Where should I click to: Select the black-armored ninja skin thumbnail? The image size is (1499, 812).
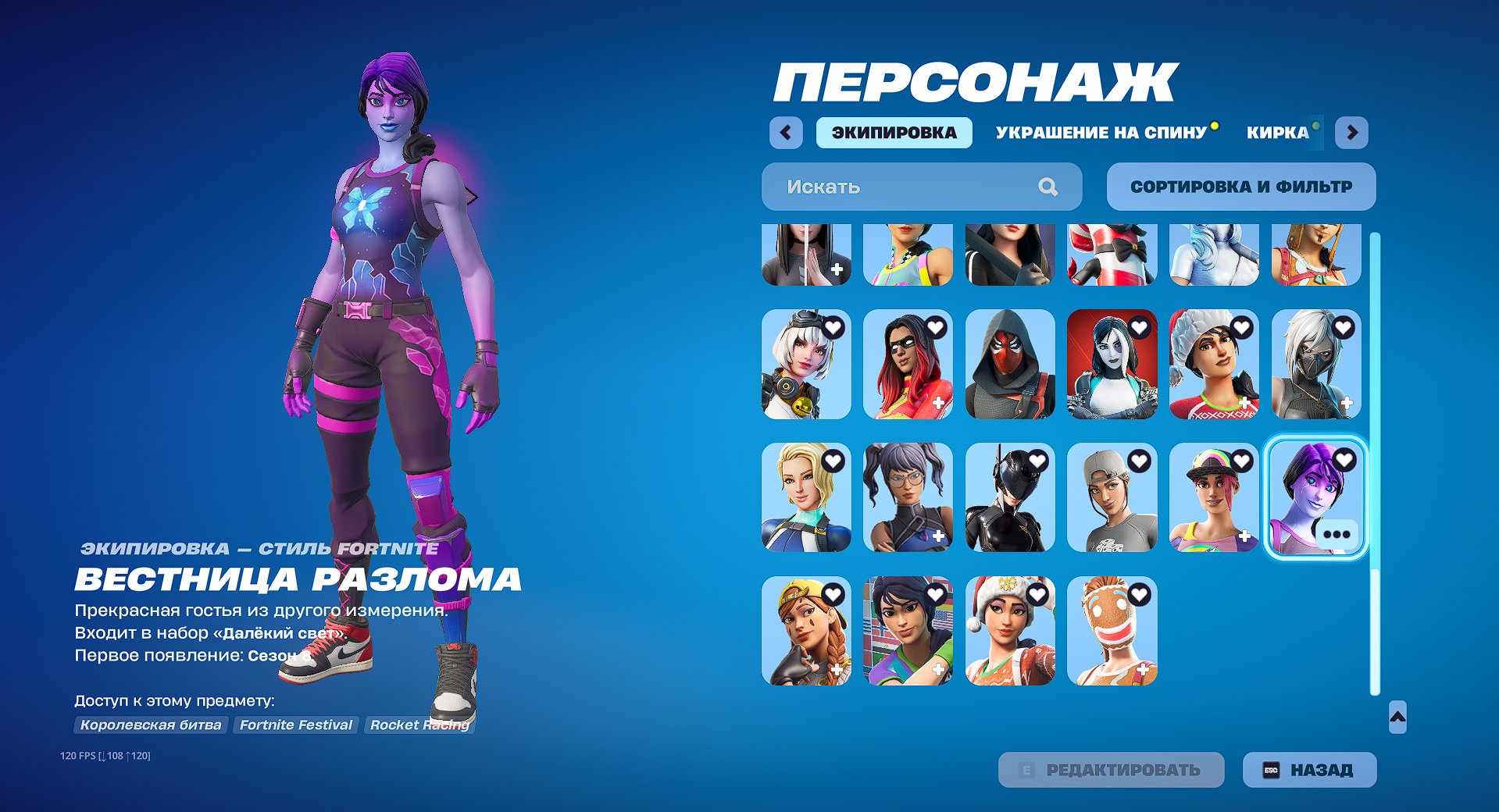1010,496
